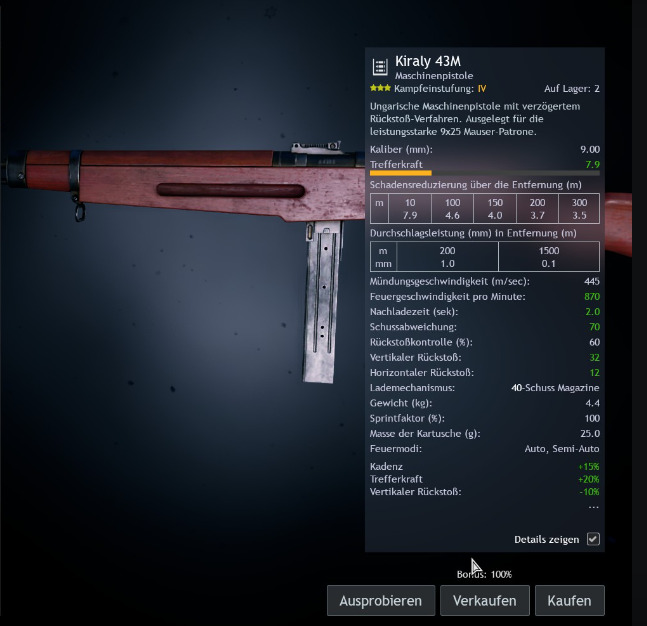Screen dimensions: 647x626
Task: Sell the weapon with Verkaufen
Action: (484, 601)
